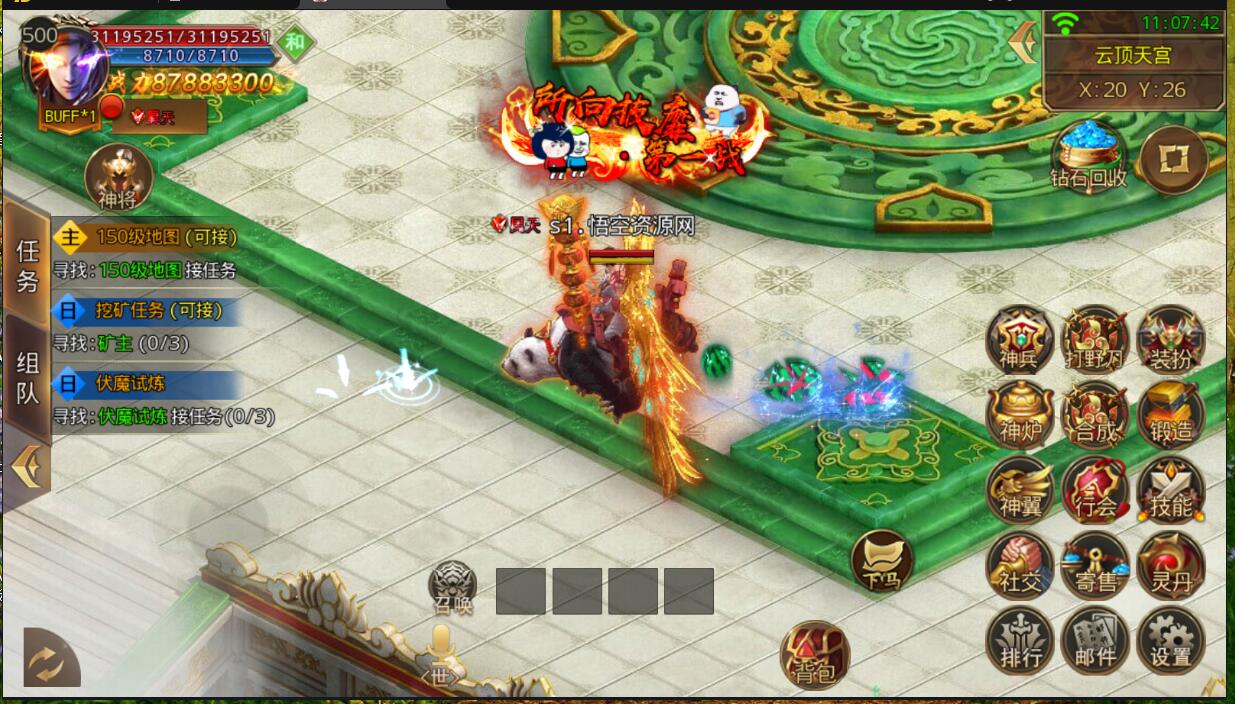
Task: Switch to the 组队 team tab
Action: pos(28,379)
